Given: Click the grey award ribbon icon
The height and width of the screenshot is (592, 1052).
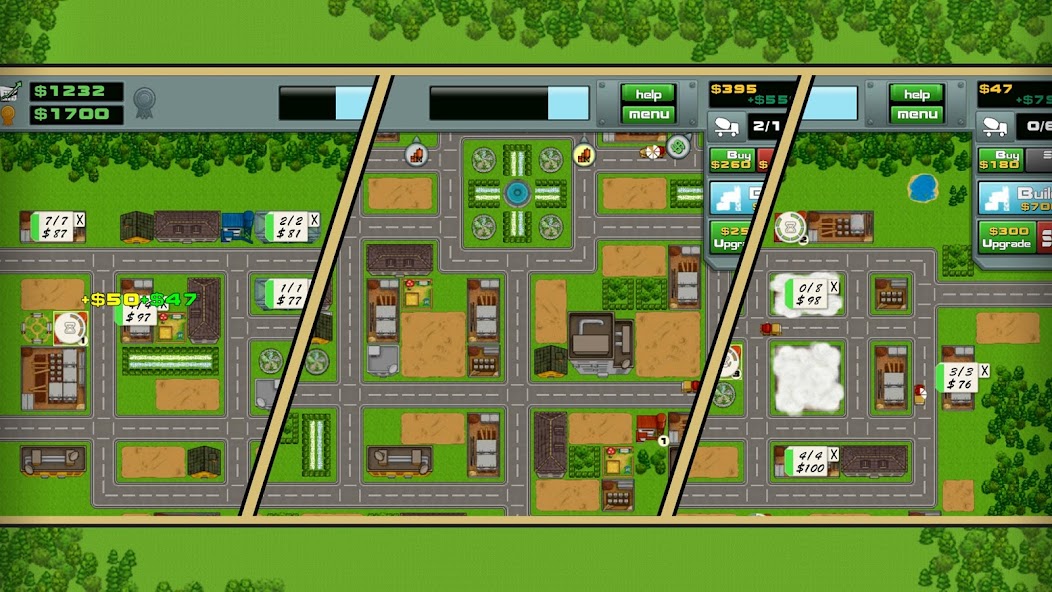Looking at the screenshot, I should tap(146, 100).
